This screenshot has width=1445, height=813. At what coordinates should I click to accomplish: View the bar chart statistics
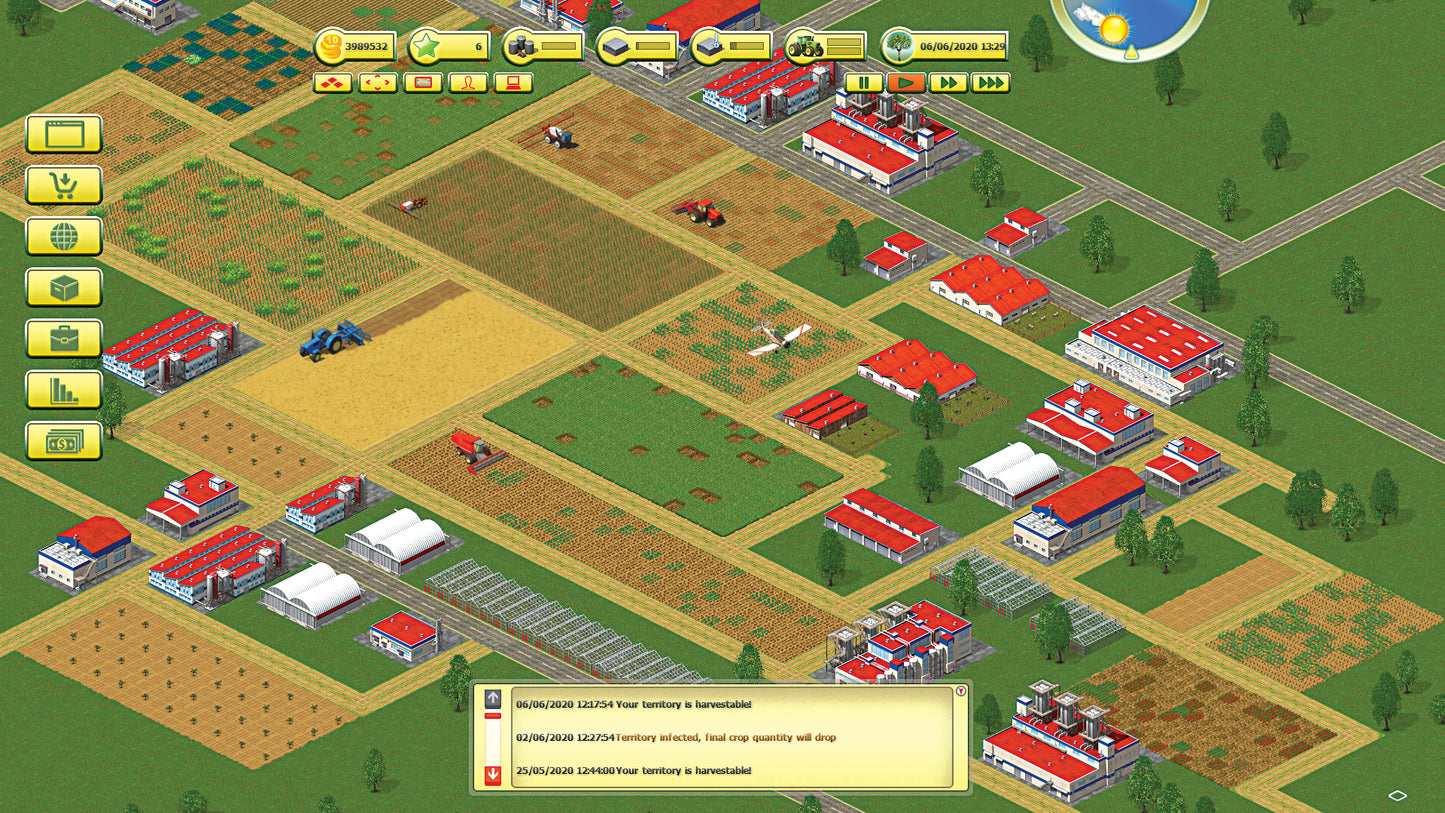pos(64,390)
